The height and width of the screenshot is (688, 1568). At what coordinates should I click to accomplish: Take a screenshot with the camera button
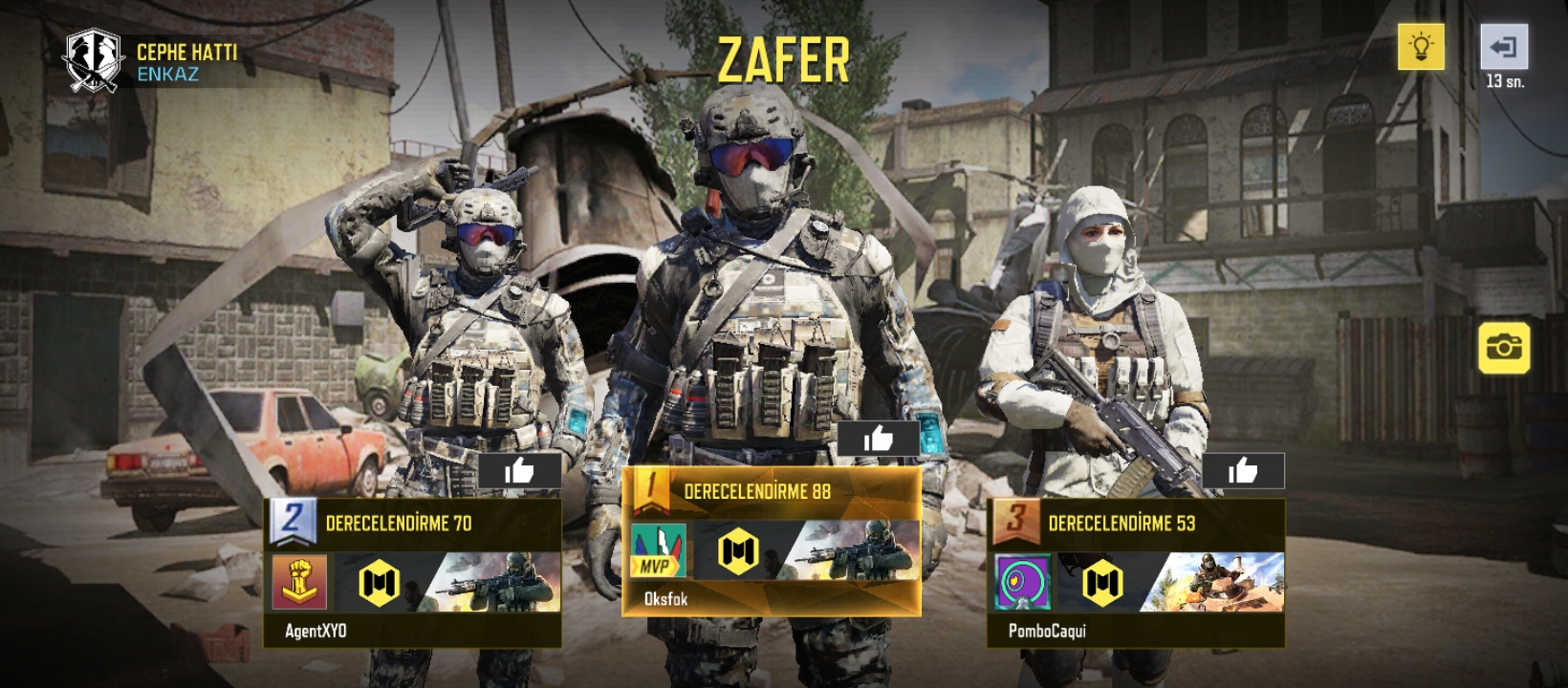(1504, 347)
